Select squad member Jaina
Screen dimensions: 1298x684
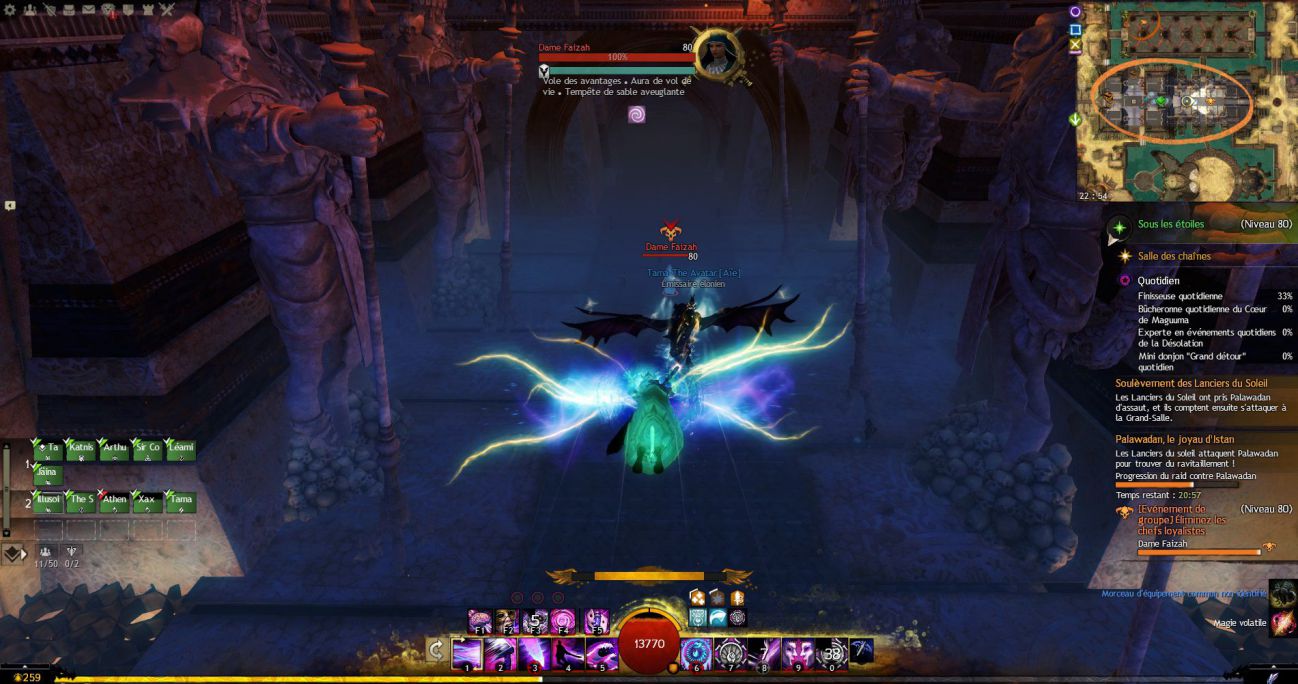(x=48, y=475)
